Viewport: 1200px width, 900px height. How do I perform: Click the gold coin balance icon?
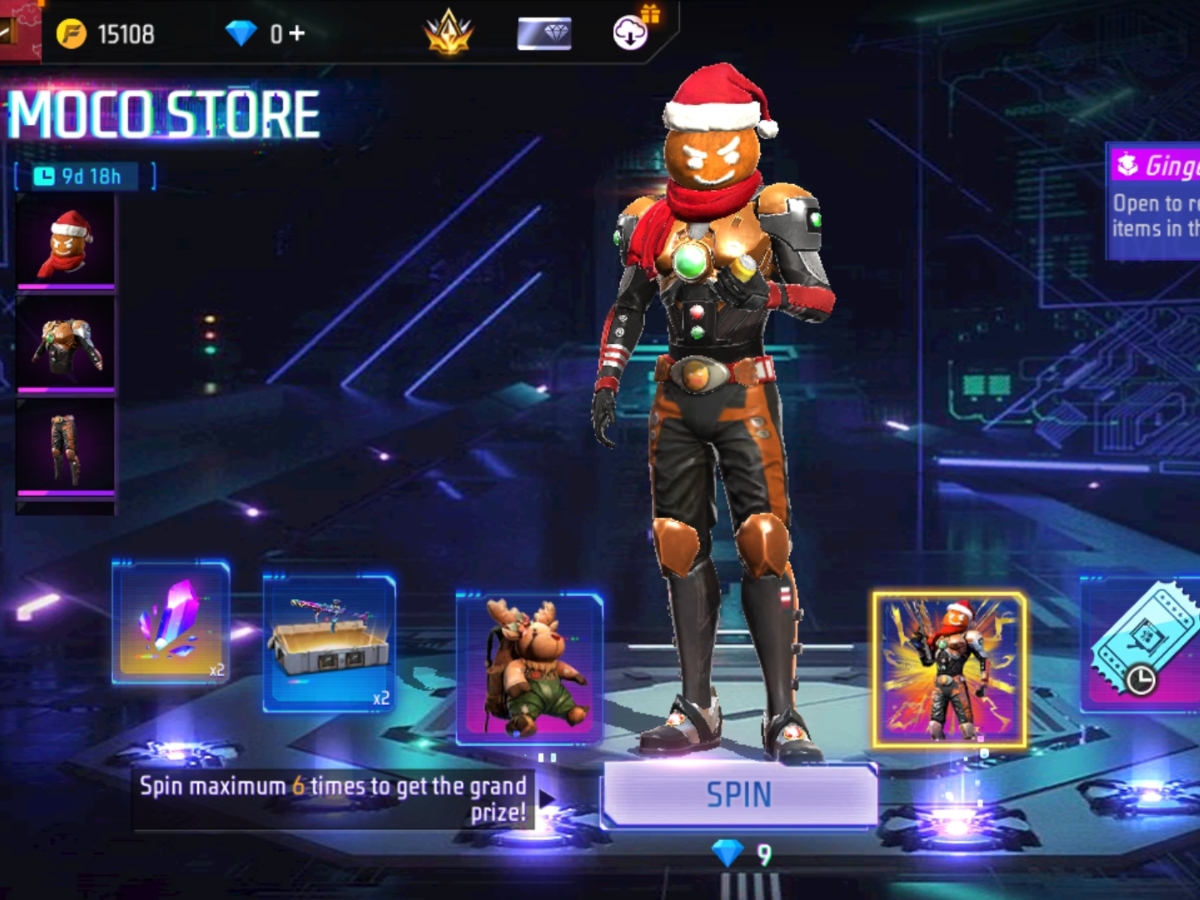(71, 34)
